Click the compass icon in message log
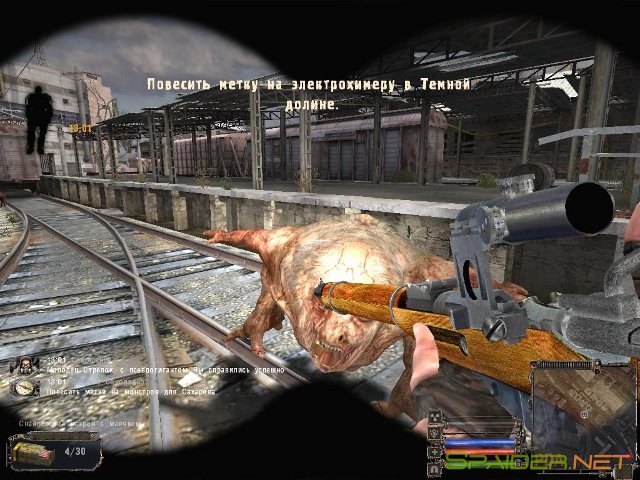This screenshot has width=640, height=480. 25,387
